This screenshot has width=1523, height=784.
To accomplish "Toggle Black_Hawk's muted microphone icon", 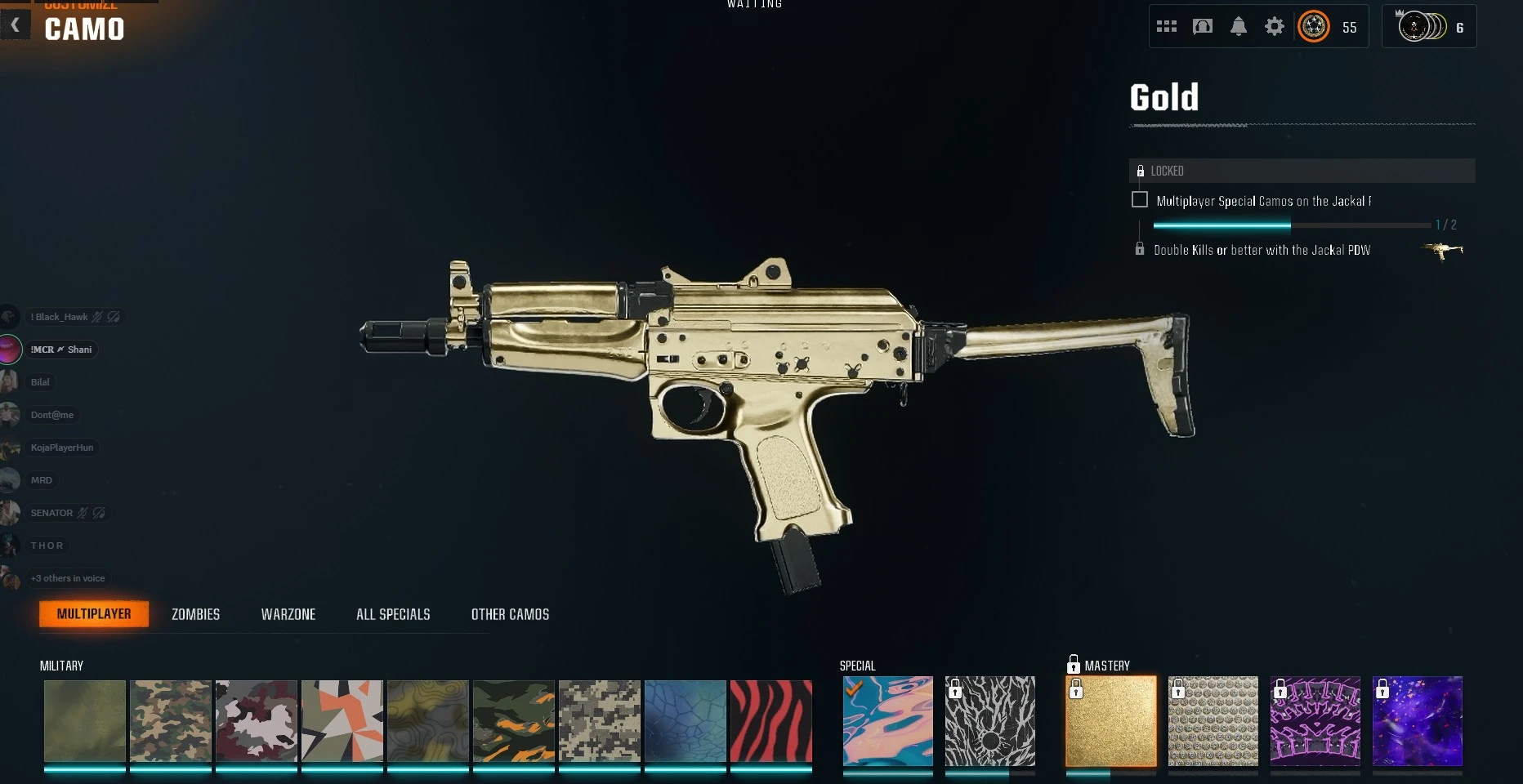I will (97, 317).
